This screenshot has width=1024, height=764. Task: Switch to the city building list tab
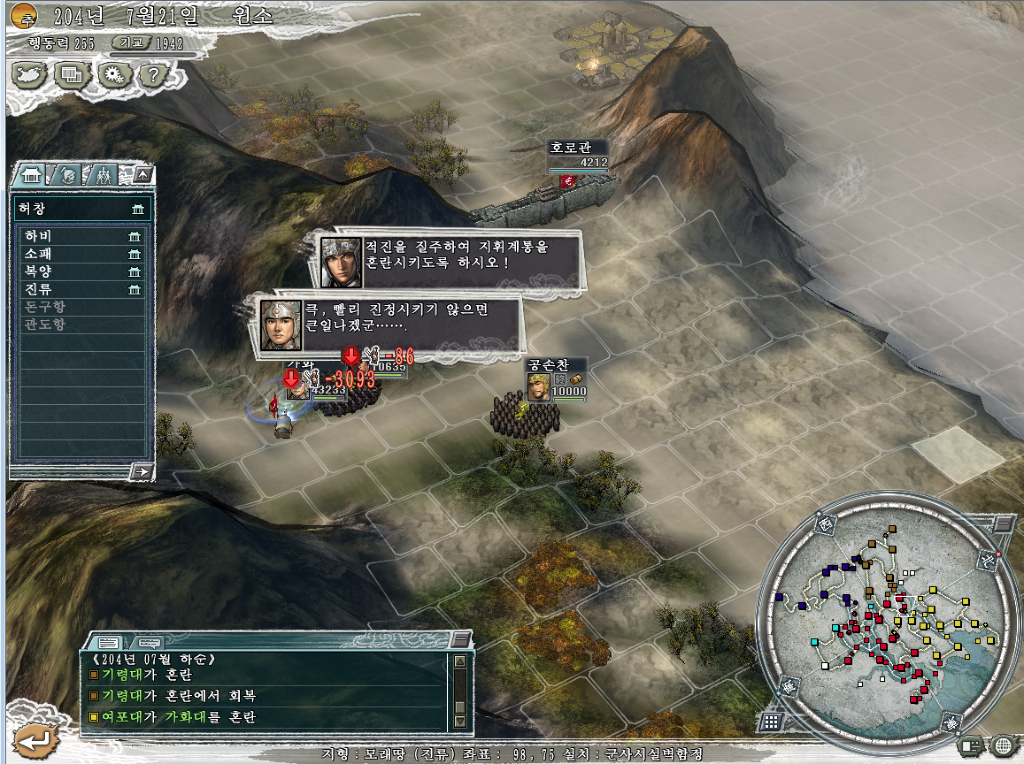31,175
